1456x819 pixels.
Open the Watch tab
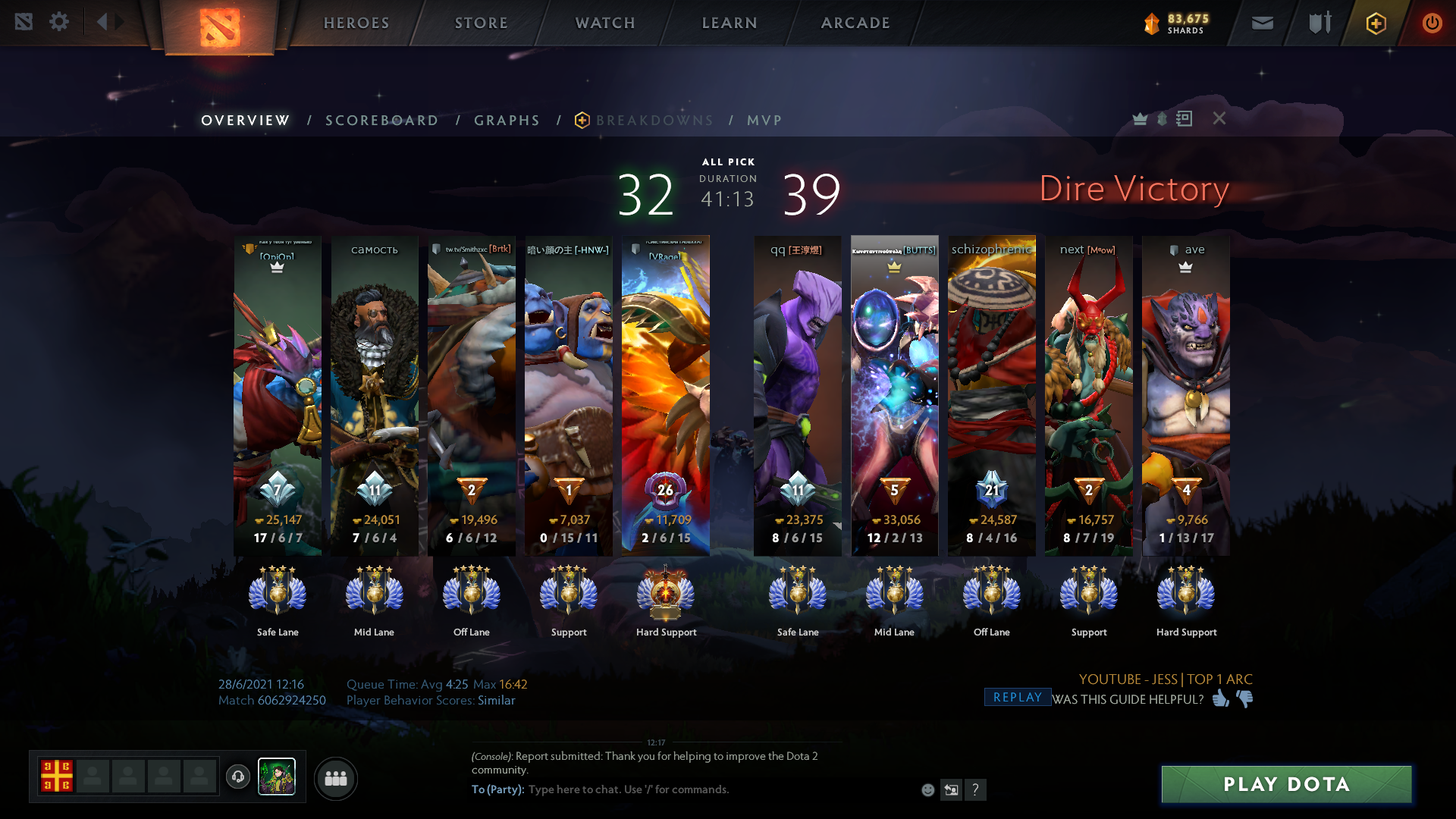[x=605, y=23]
